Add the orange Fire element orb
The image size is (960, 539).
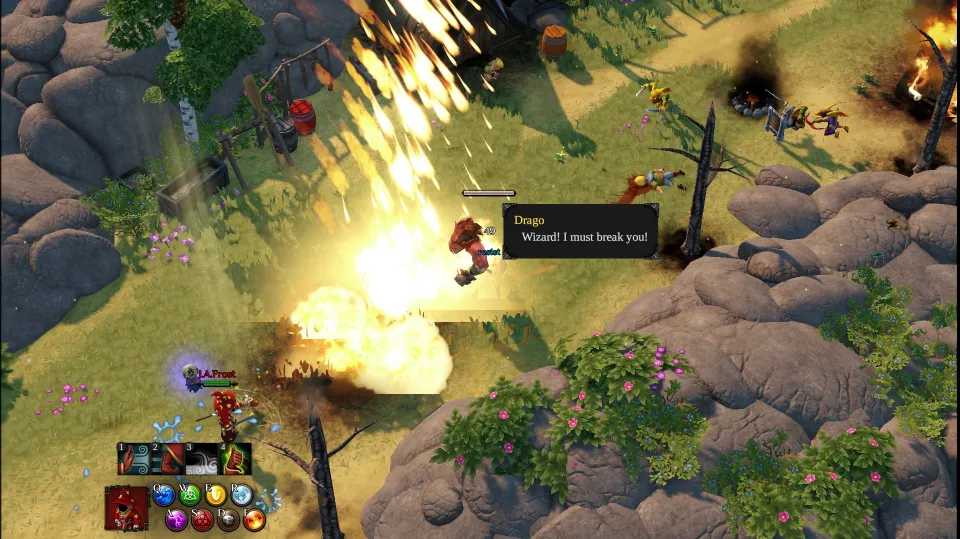tap(254, 519)
